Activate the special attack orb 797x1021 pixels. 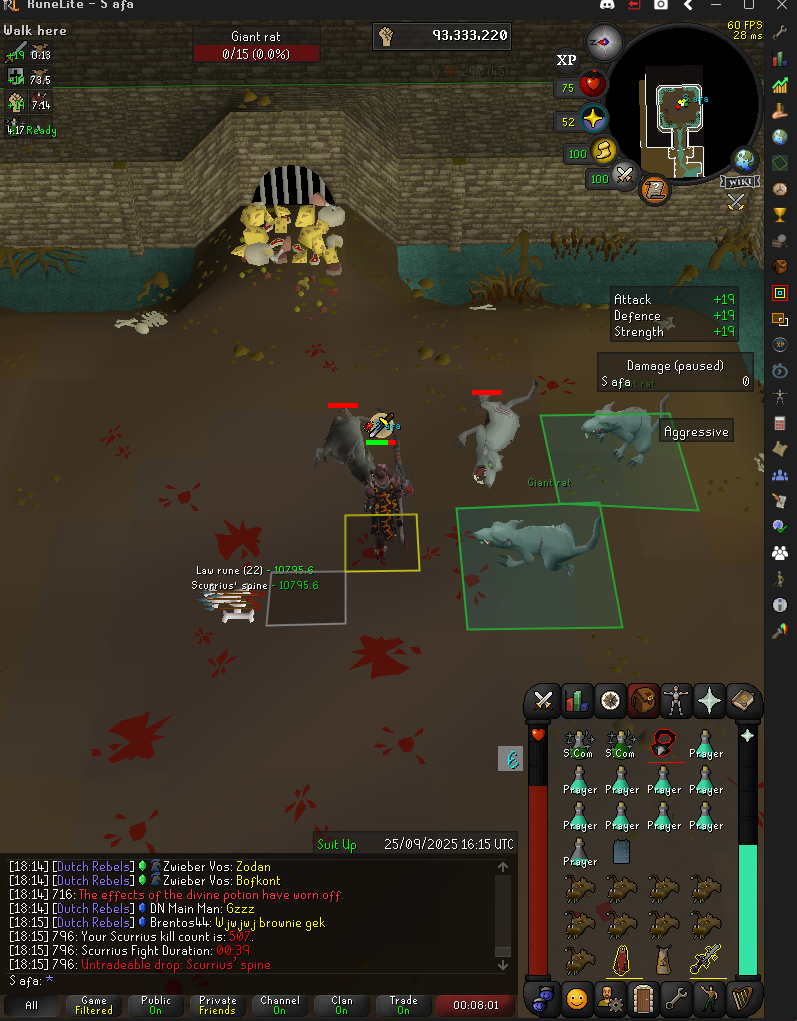626,178
